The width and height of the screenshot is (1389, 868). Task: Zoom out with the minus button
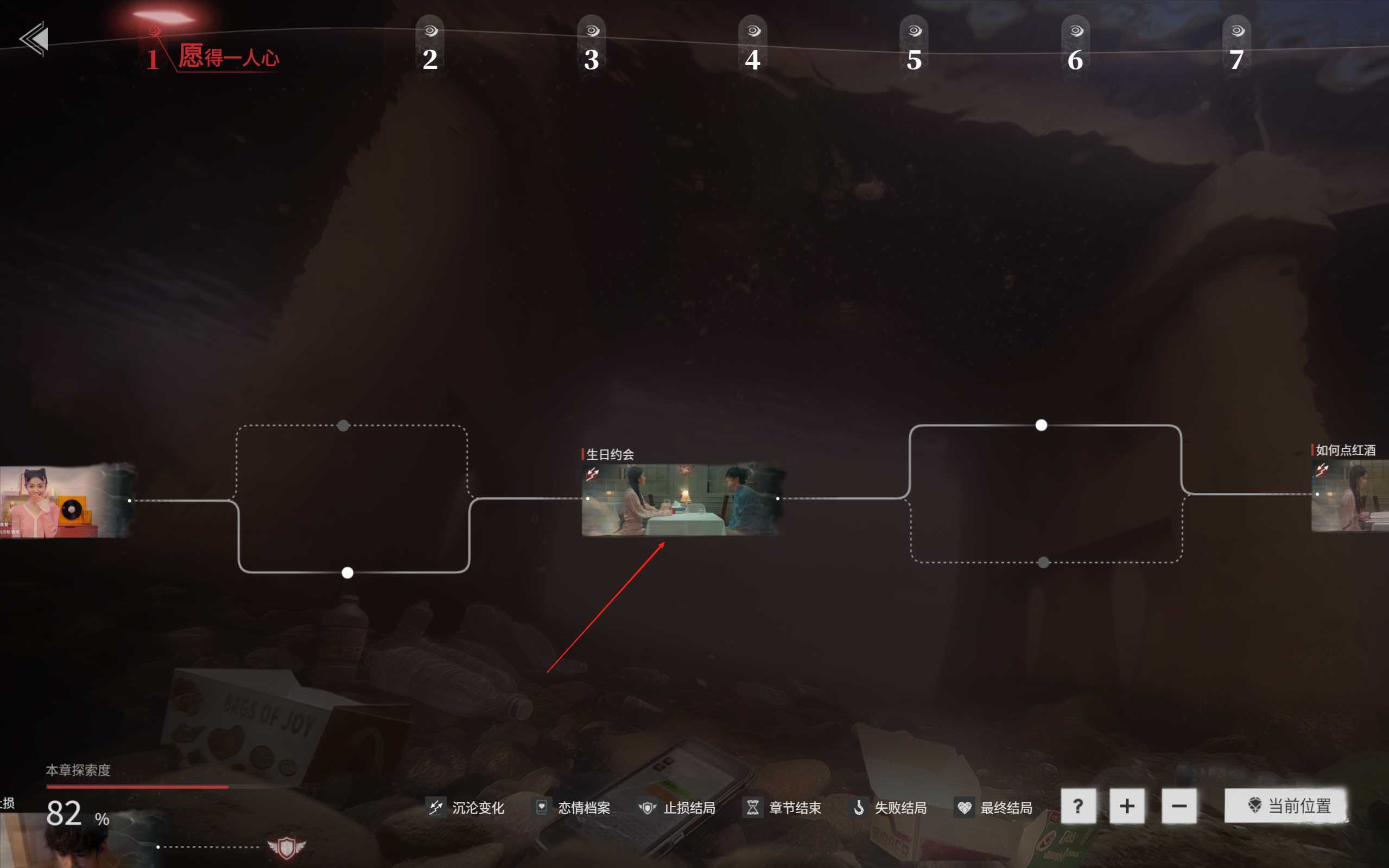pyautogui.click(x=1179, y=807)
